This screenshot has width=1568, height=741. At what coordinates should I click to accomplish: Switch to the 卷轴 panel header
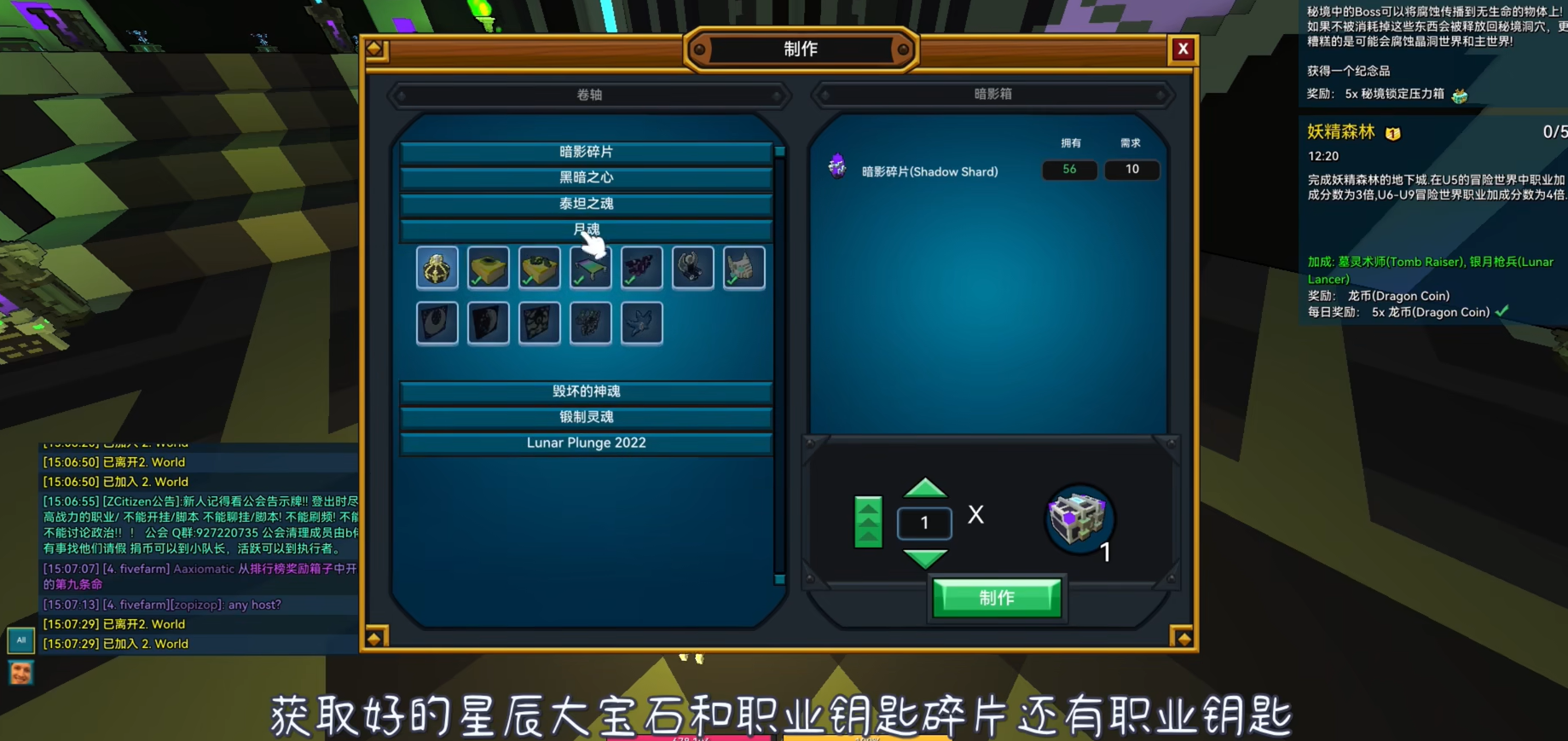click(x=591, y=95)
